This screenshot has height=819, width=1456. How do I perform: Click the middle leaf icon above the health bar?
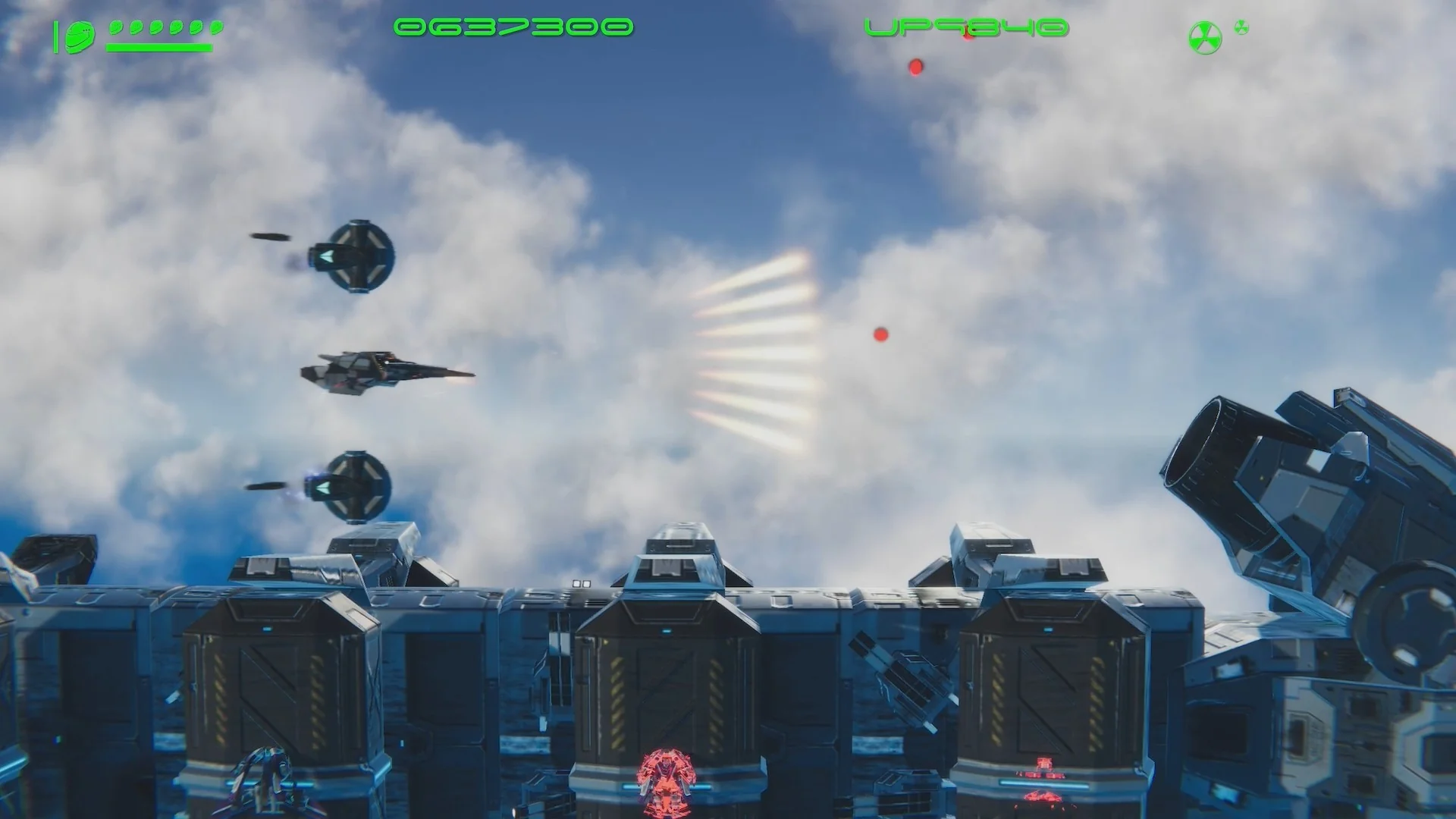(156, 28)
